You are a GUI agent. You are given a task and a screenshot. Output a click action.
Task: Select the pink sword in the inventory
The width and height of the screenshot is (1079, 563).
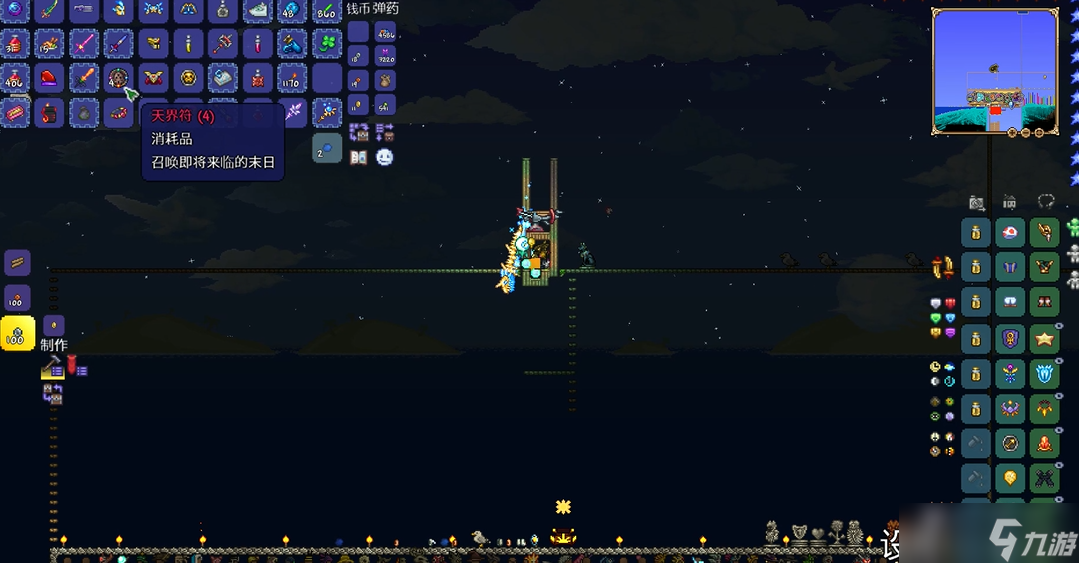point(84,43)
